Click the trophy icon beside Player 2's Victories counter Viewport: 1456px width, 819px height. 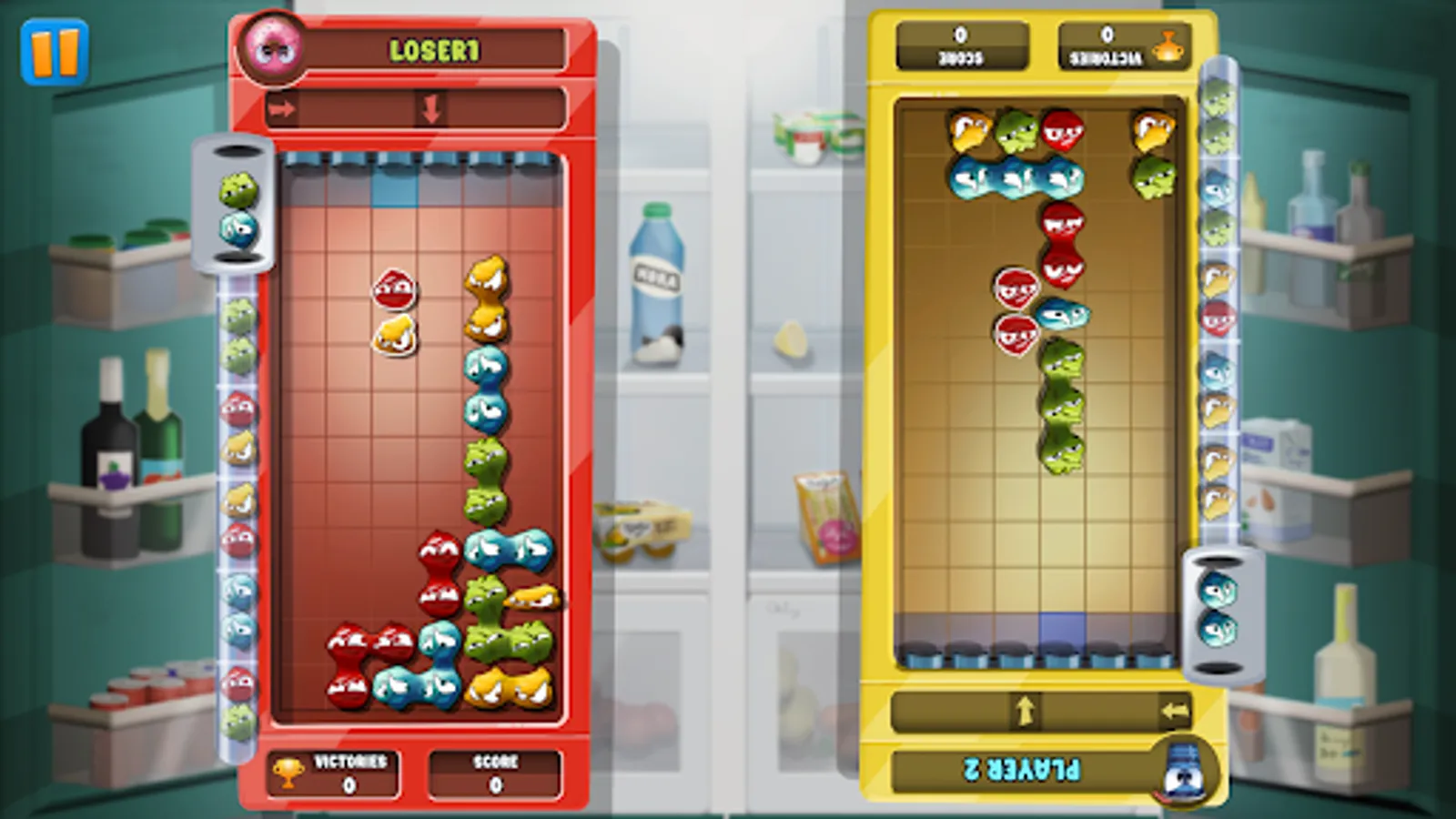tap(1168, 45)
